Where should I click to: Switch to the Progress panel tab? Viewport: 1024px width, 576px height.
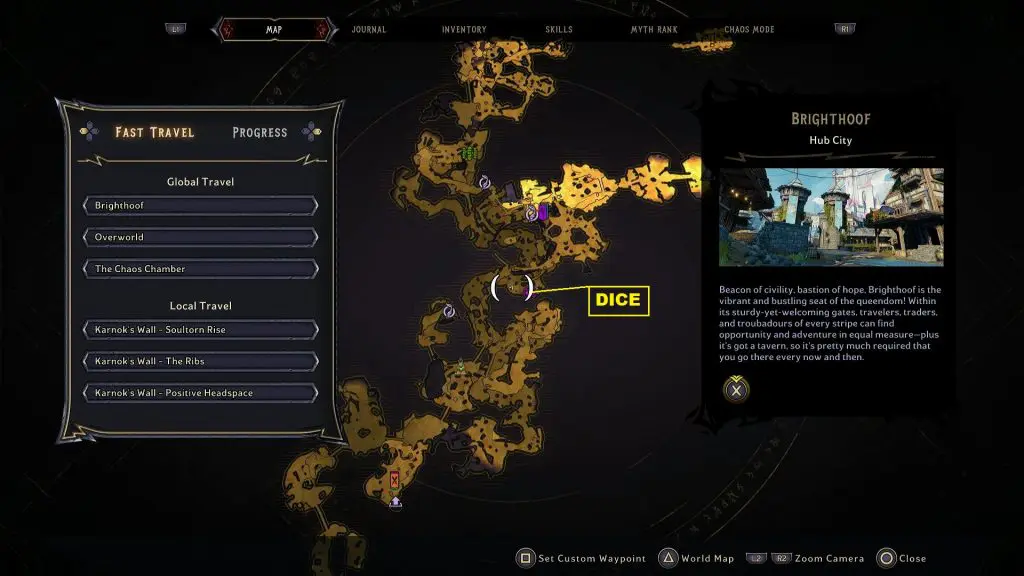[x=259, y=132]
